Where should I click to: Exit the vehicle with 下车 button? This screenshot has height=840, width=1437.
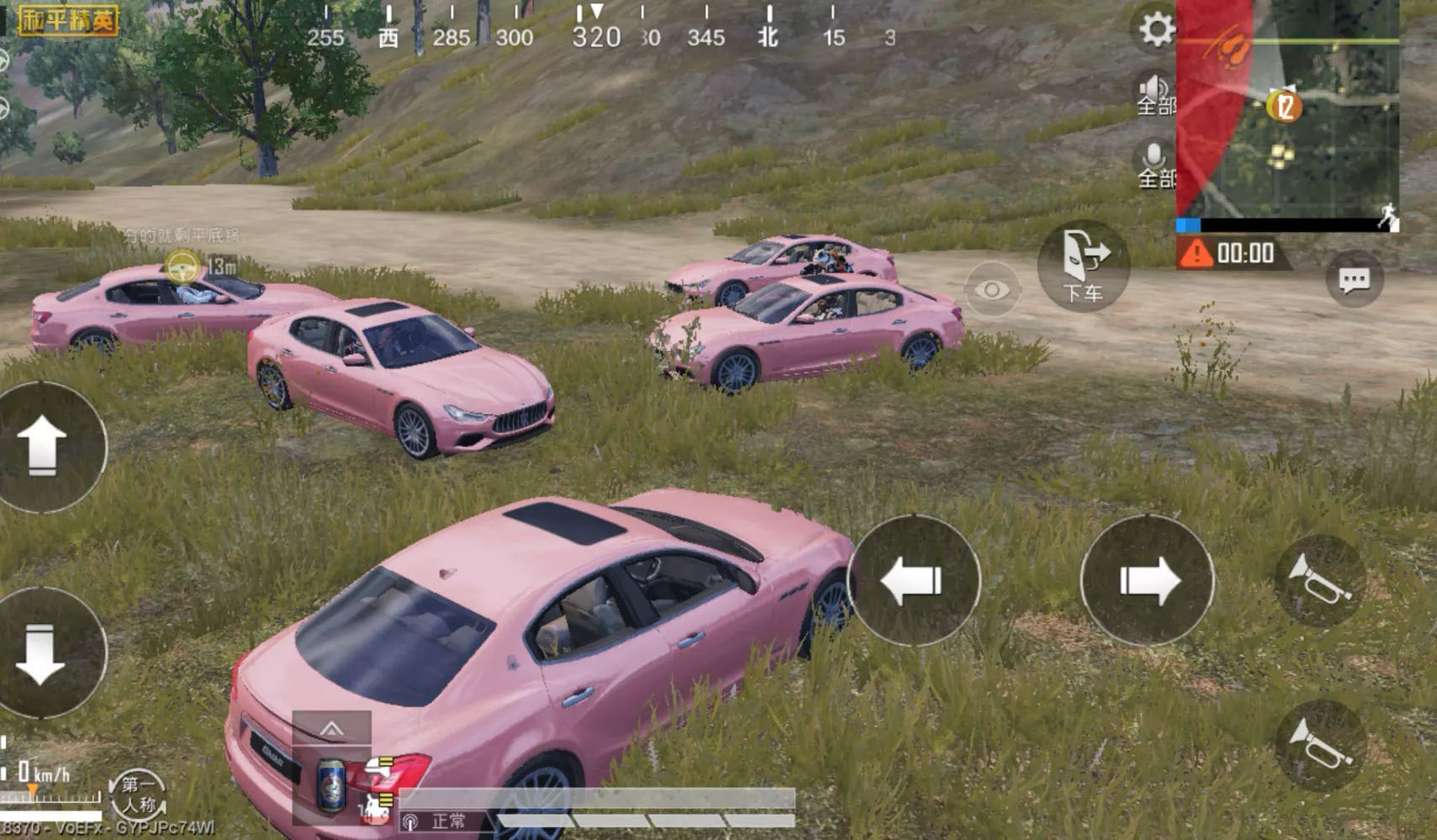click(x=1083, y=266)
